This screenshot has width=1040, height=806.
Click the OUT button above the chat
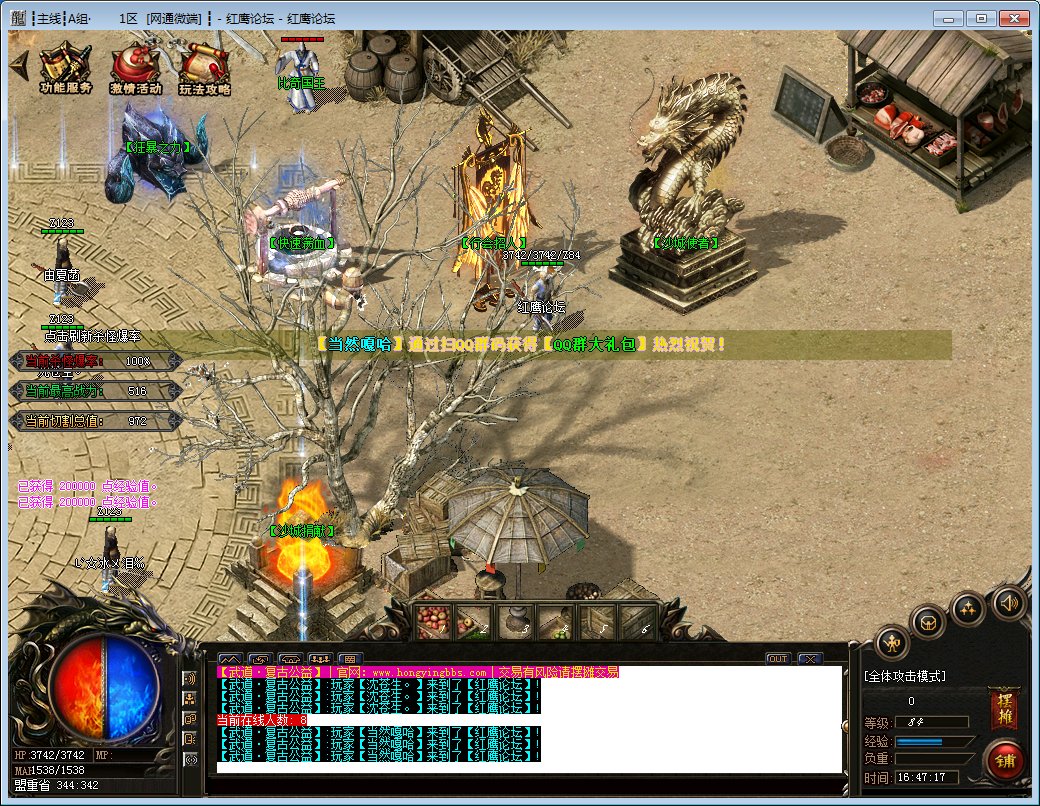[x=777, y=659]
